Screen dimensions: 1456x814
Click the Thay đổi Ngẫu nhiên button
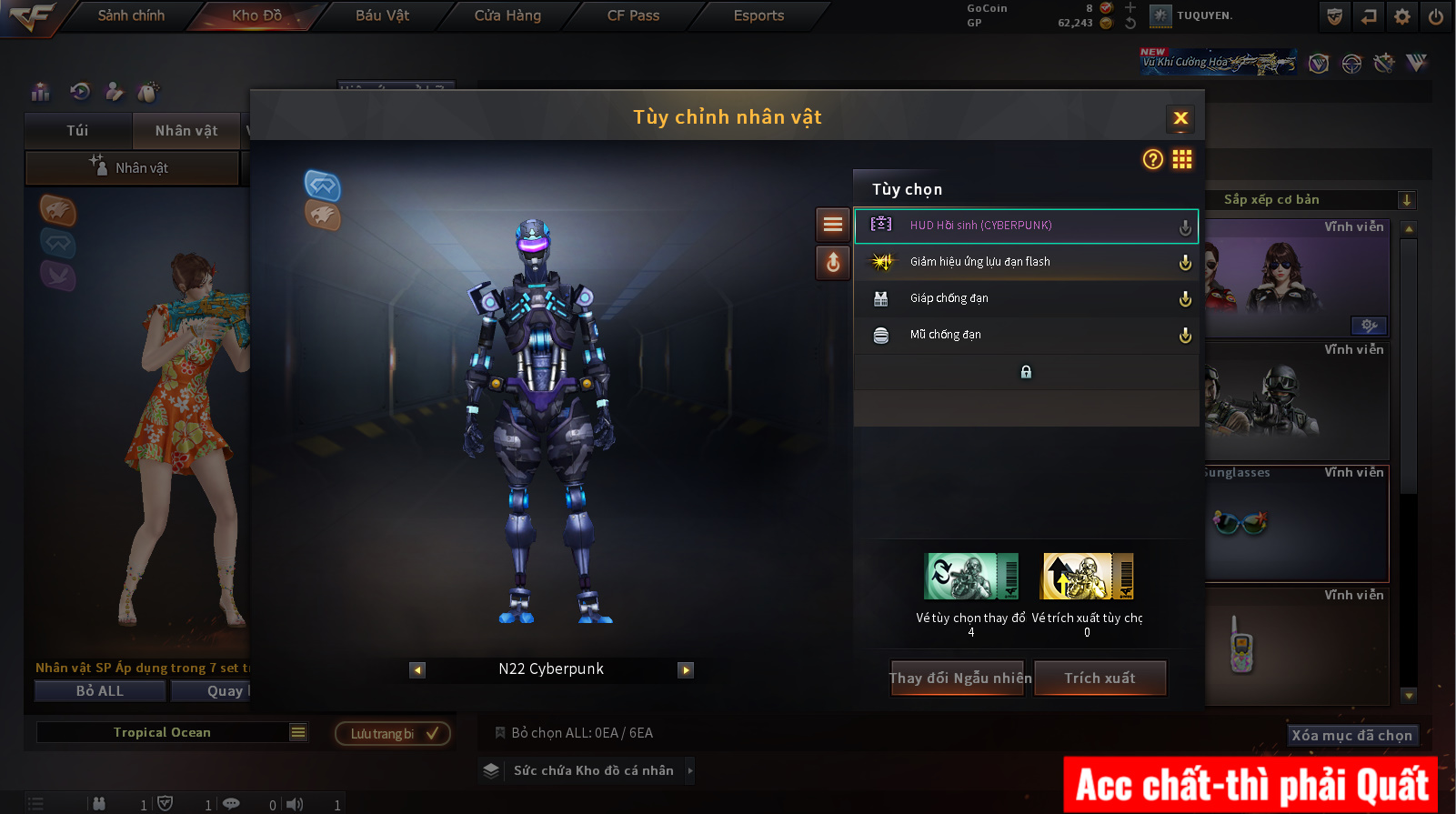959,678
